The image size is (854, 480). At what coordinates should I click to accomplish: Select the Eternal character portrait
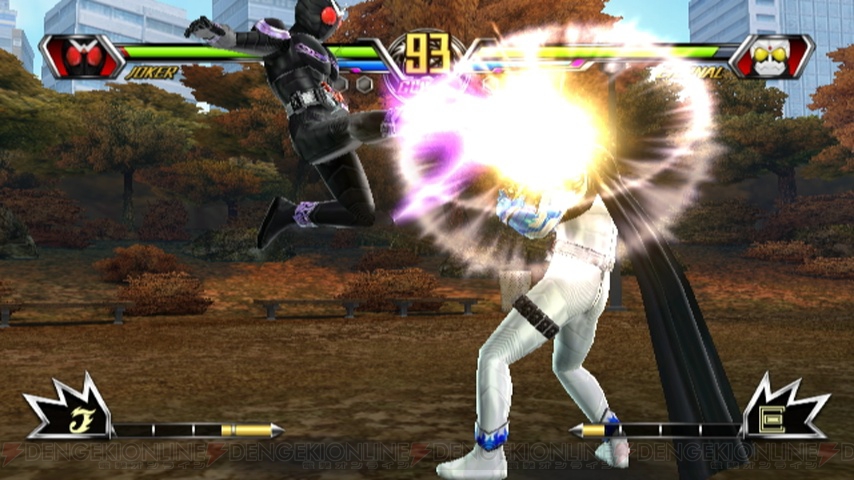point(770,56)
